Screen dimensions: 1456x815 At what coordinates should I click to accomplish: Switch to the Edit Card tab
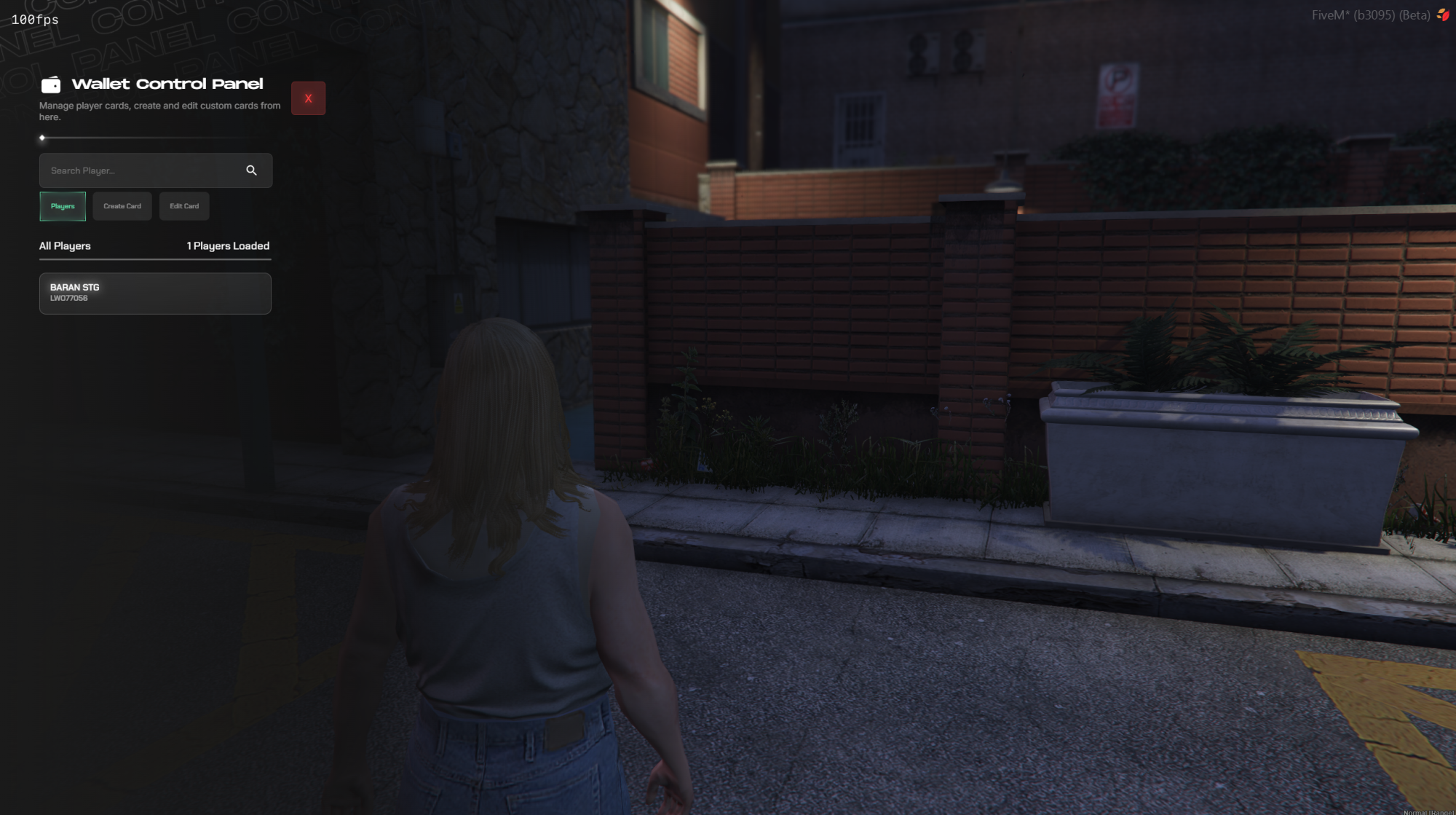[x=184, y=206]
